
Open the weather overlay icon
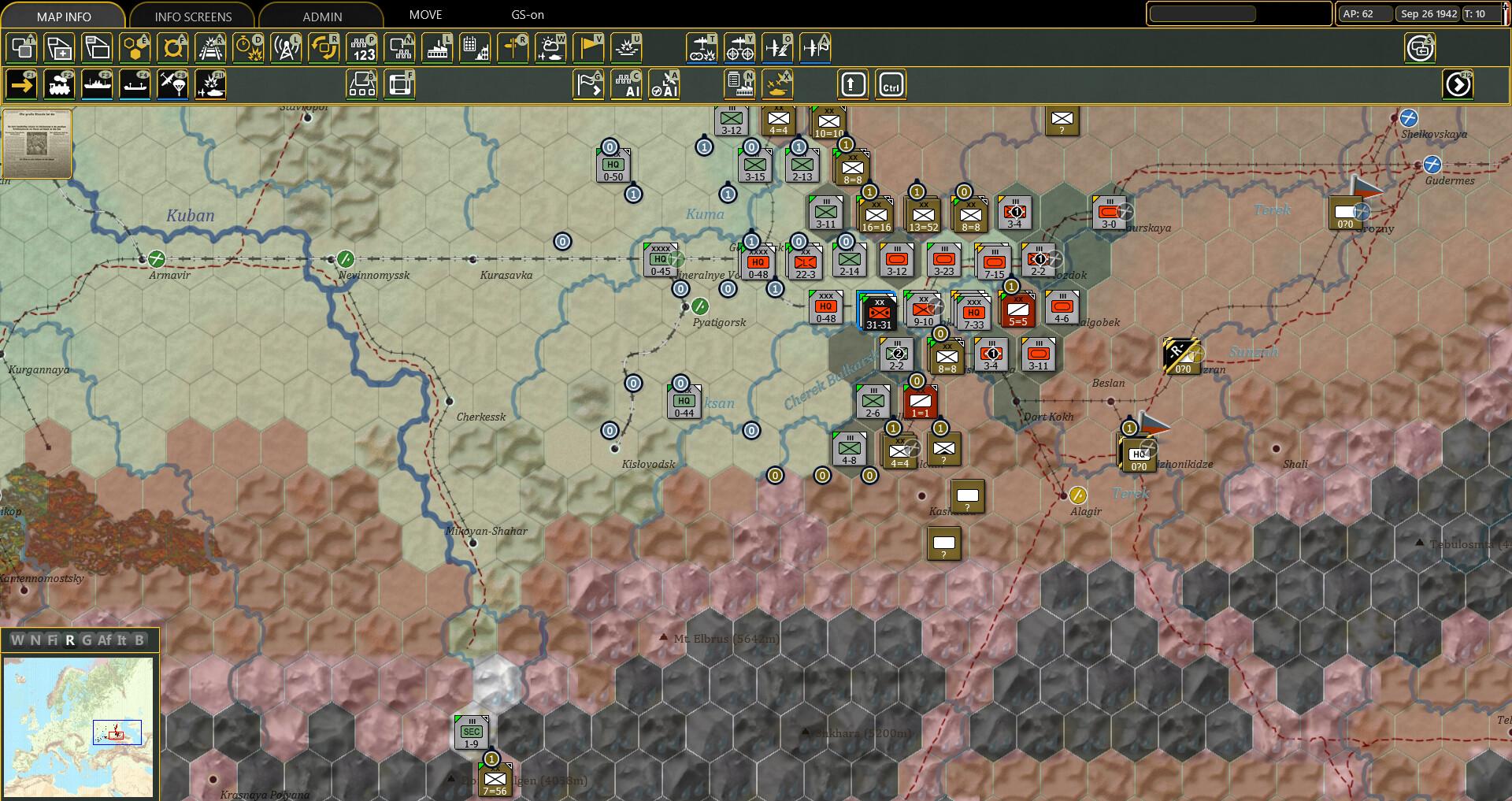pos(551,47)
